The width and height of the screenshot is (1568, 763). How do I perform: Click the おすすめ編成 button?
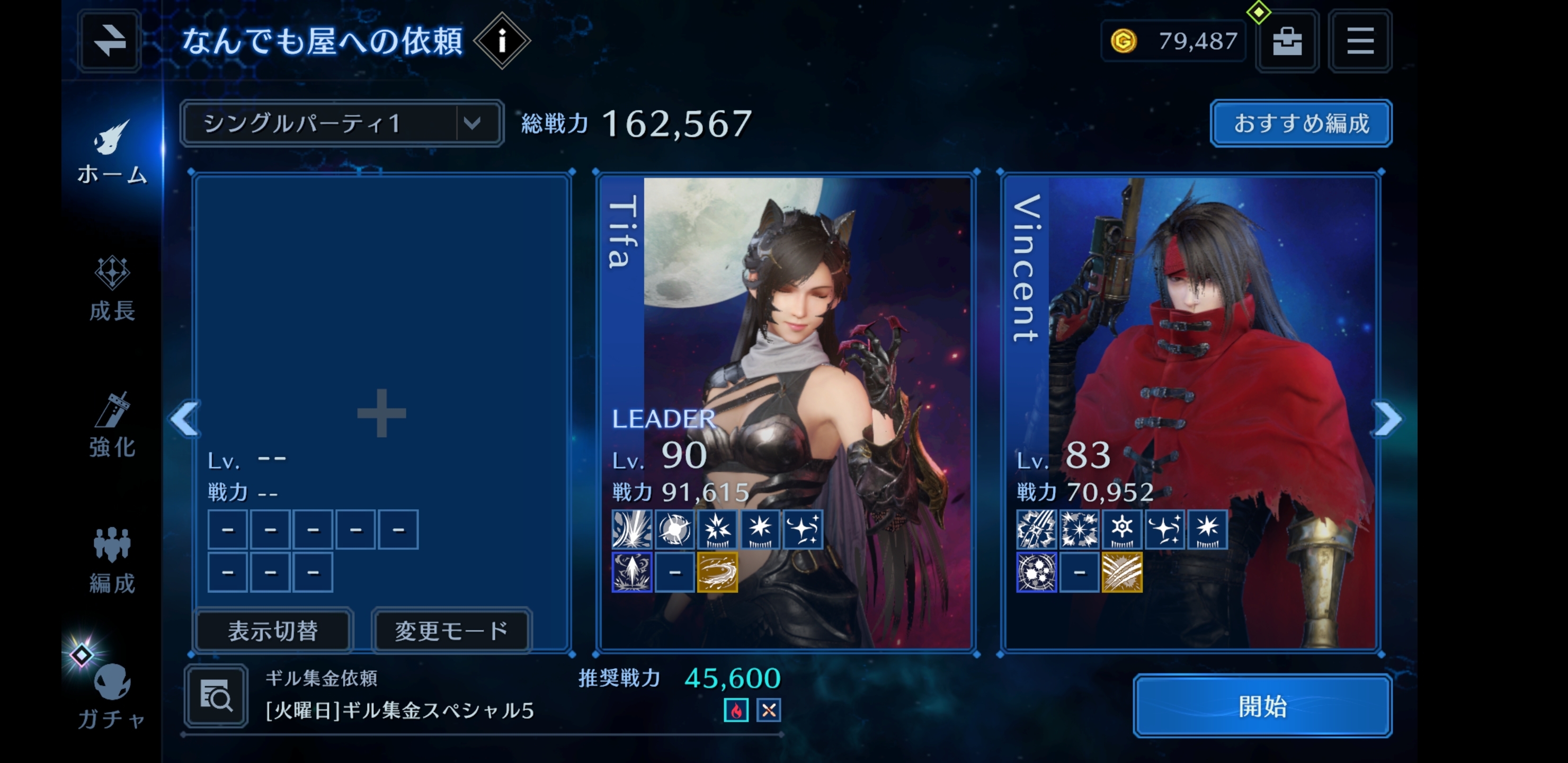coord(1301,123)
